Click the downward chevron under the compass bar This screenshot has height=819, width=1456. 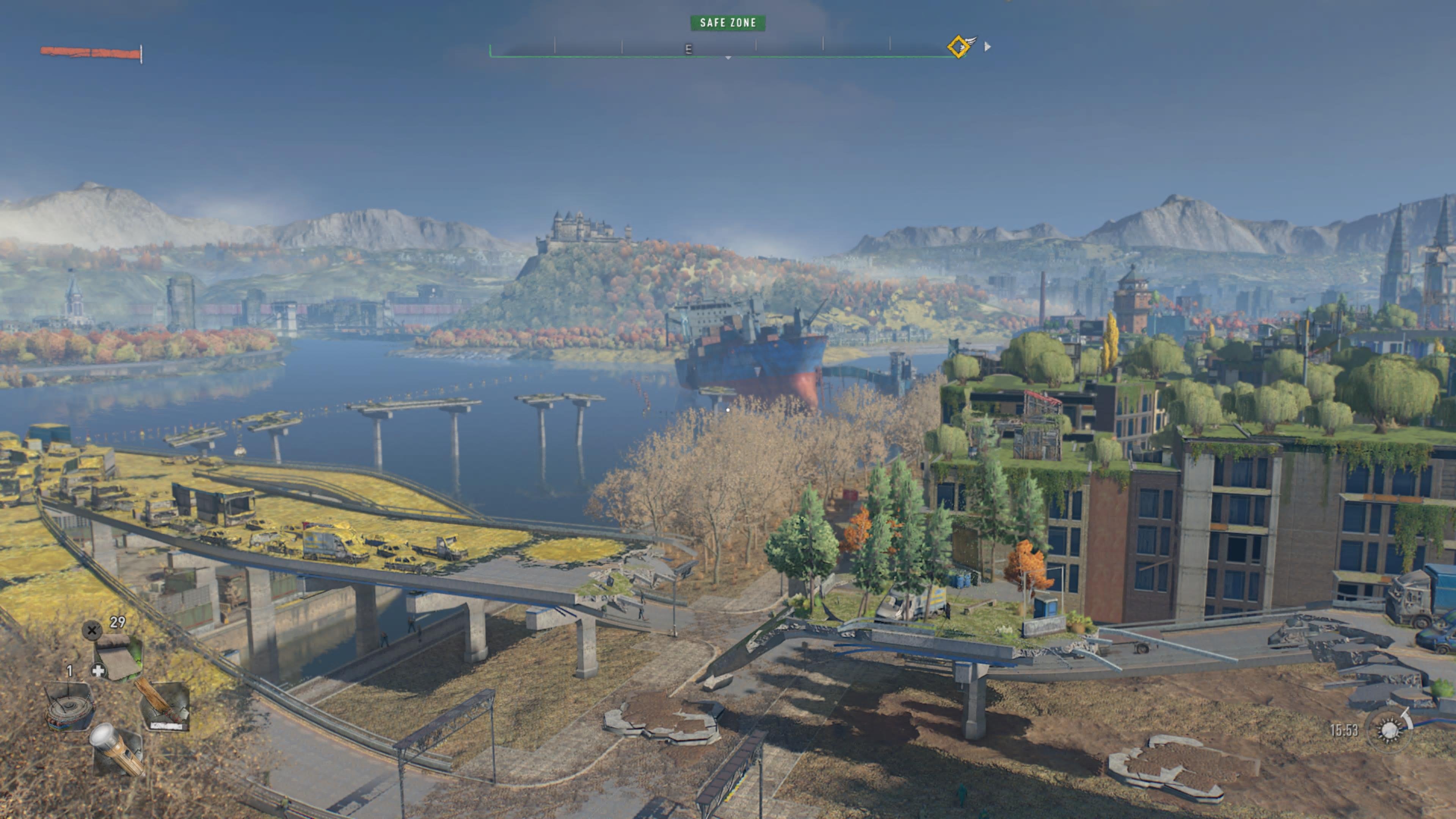coord(728,58)
